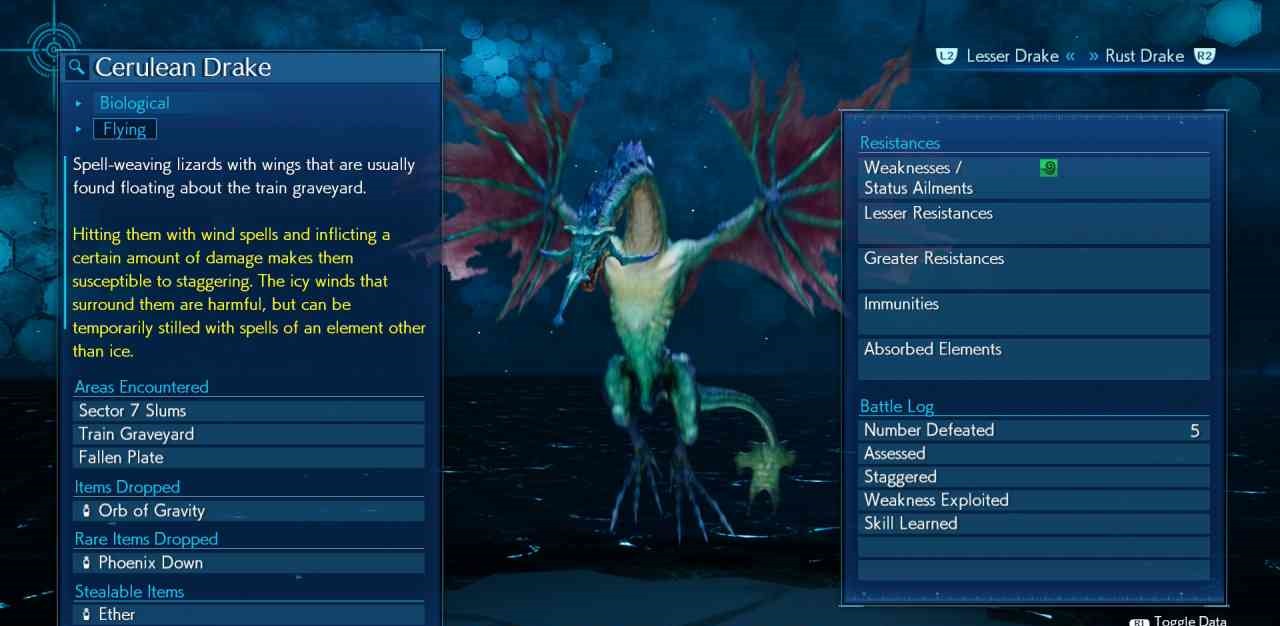Select the Biological category tag

pyautogui.click(x=134, y=103)
